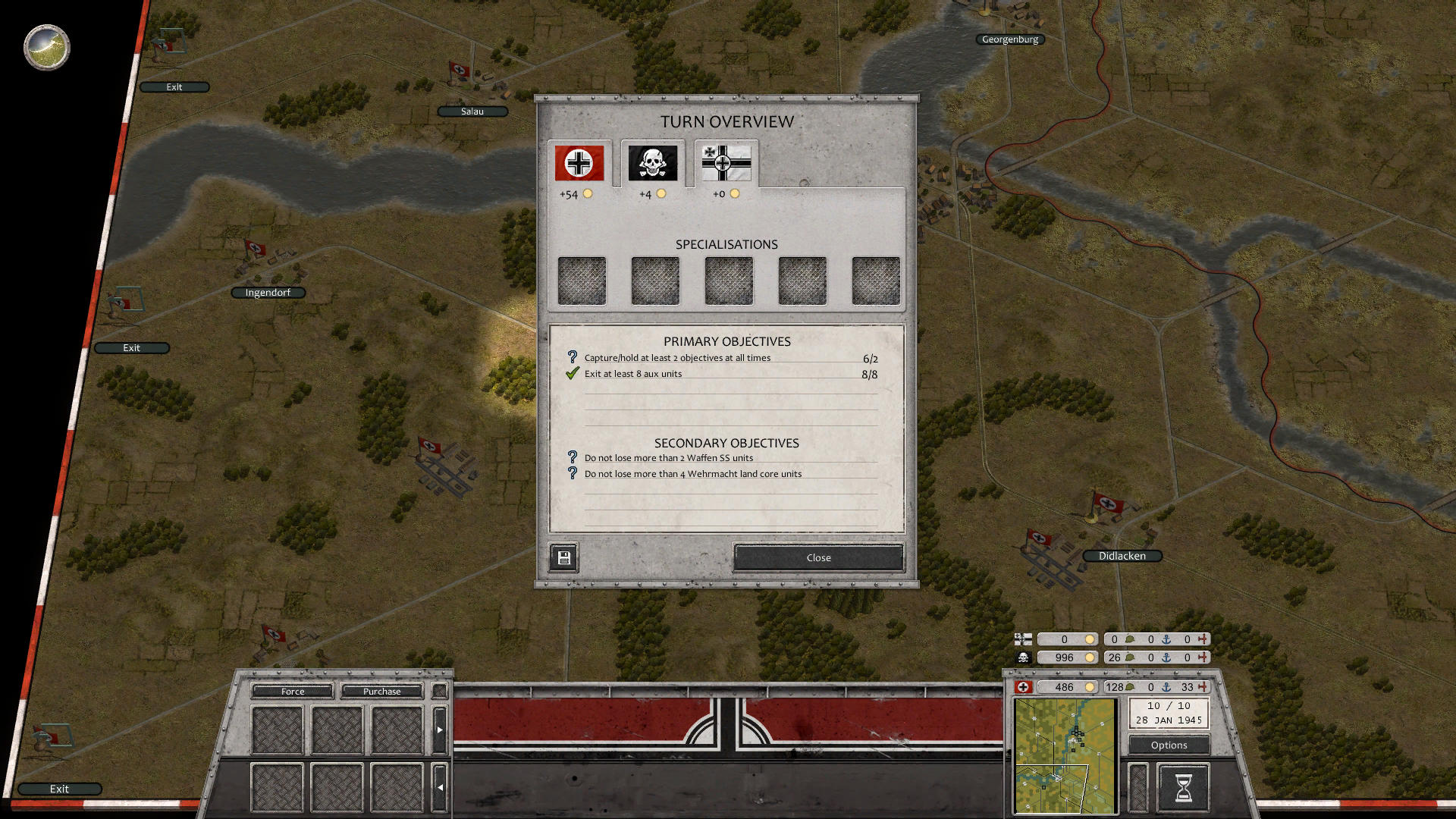Select the skull Totenkopf flag with +4 prestige

[652, 162]
